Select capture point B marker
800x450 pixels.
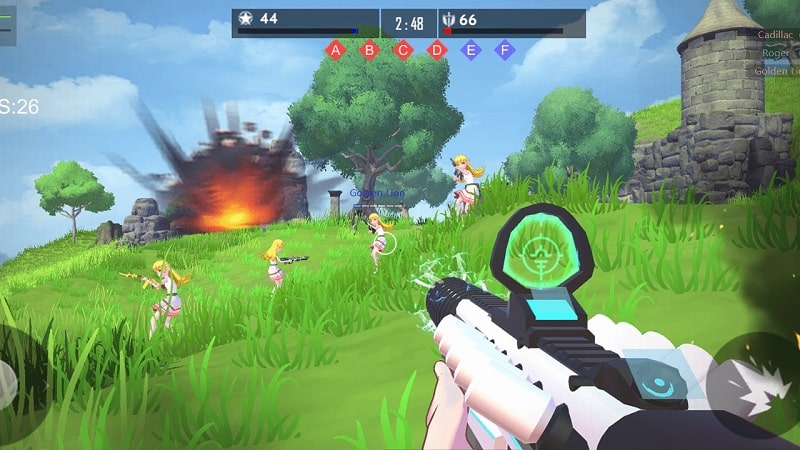click(x=369, y=49)
